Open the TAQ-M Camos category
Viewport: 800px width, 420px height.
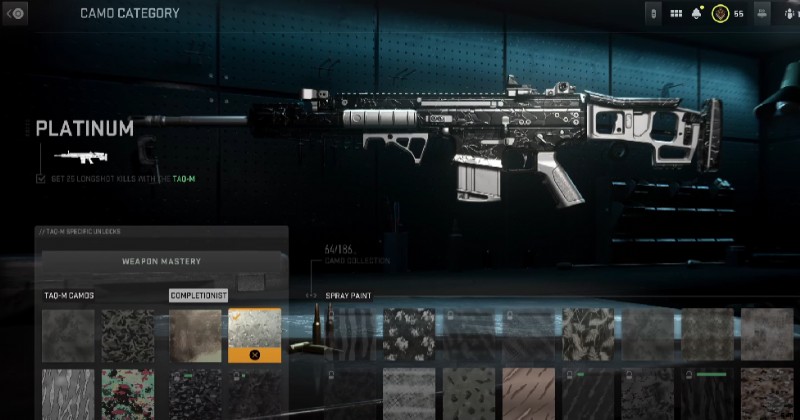70,296
